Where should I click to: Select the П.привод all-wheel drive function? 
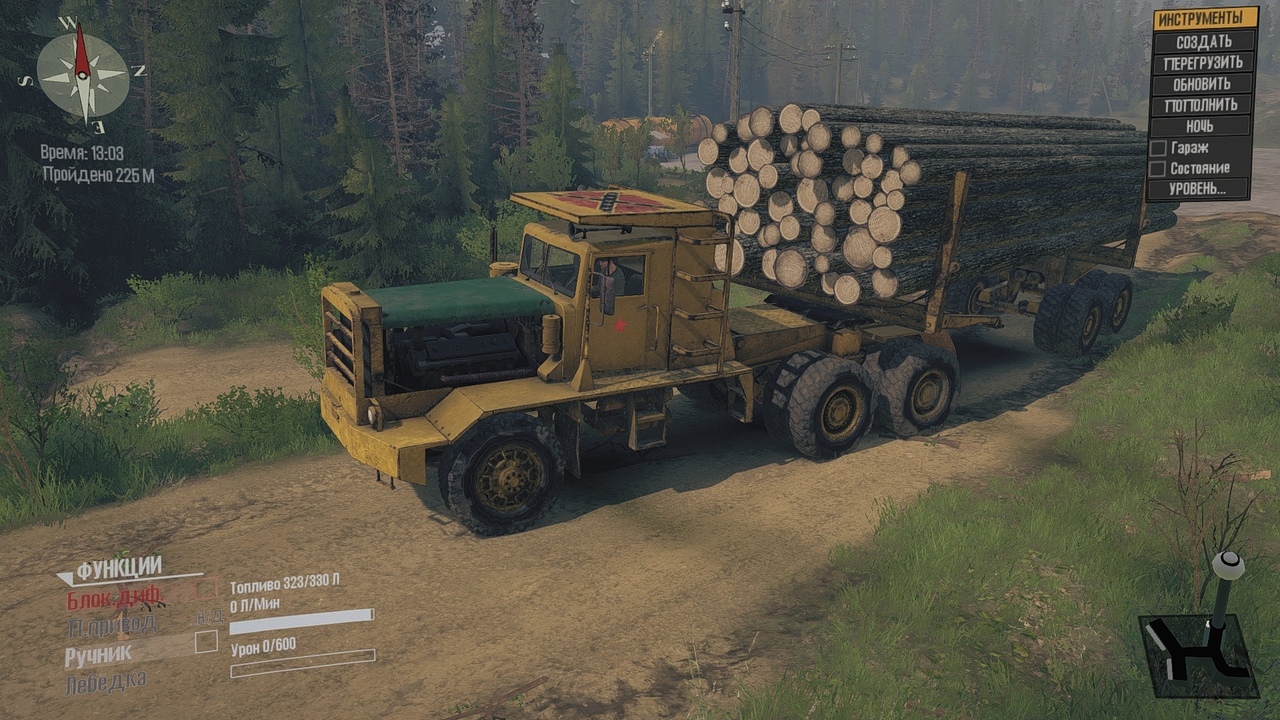pyautogui.click(x=112, y=627)
